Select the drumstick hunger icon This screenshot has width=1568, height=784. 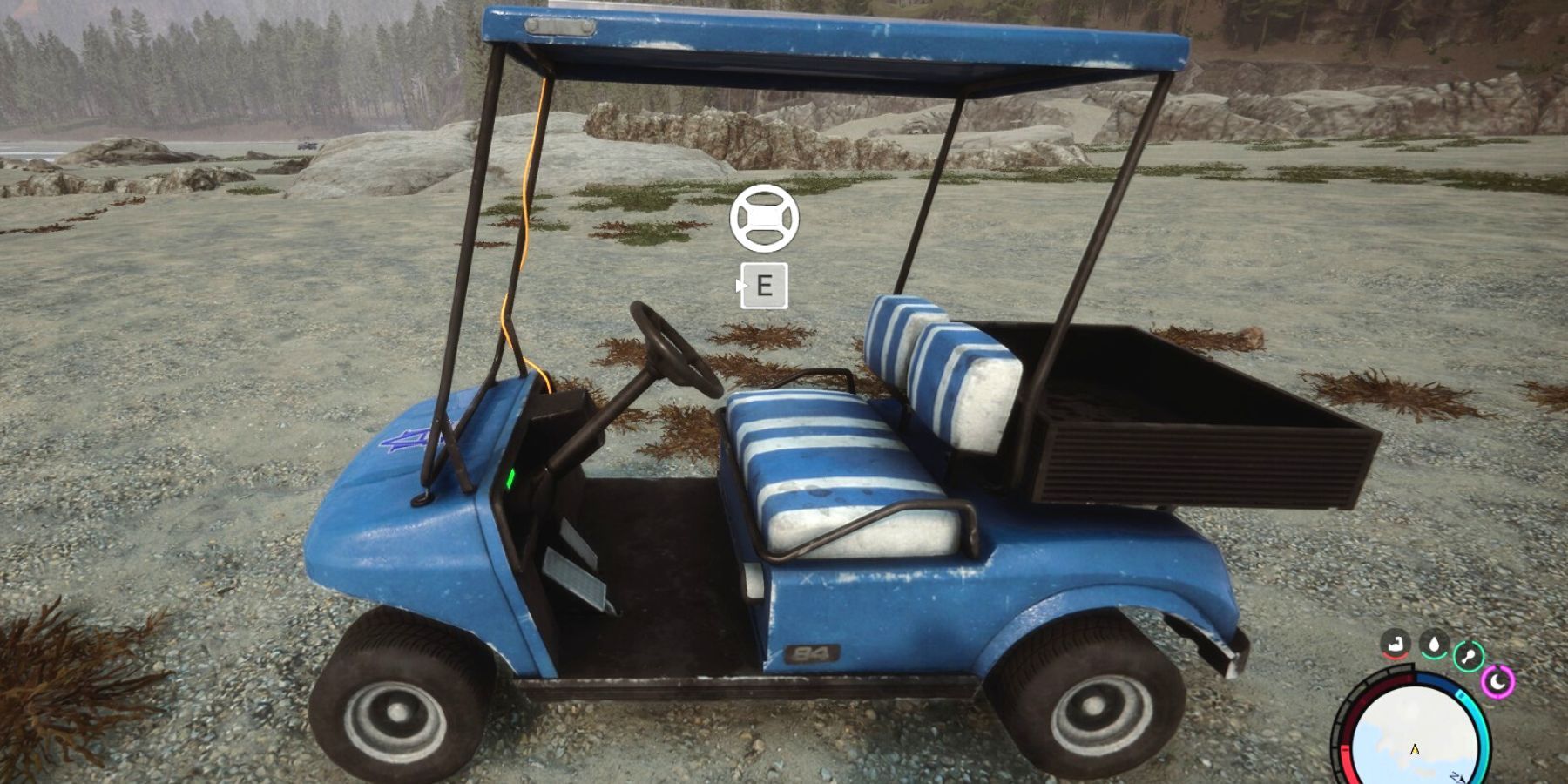(x=1469, y=655)
